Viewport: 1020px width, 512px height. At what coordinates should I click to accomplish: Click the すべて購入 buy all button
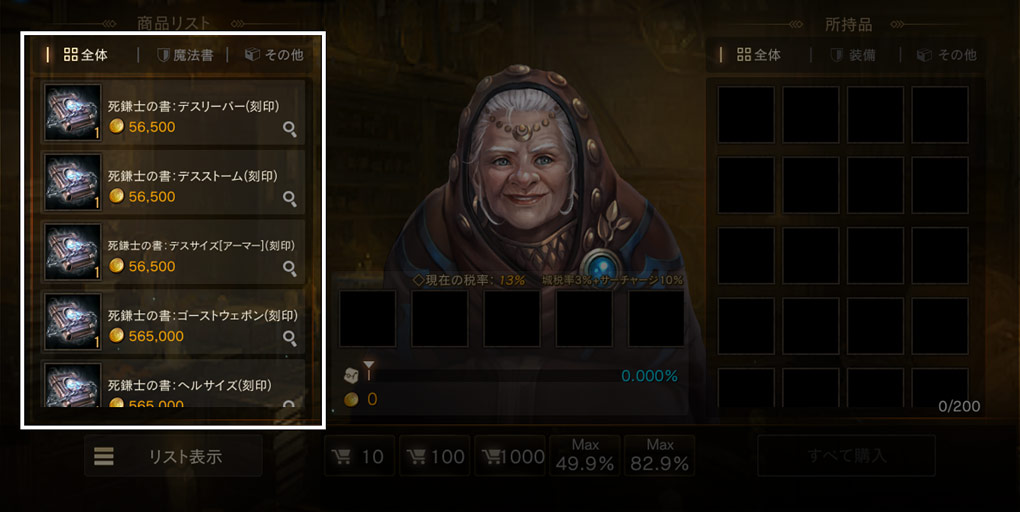[846, 456]
